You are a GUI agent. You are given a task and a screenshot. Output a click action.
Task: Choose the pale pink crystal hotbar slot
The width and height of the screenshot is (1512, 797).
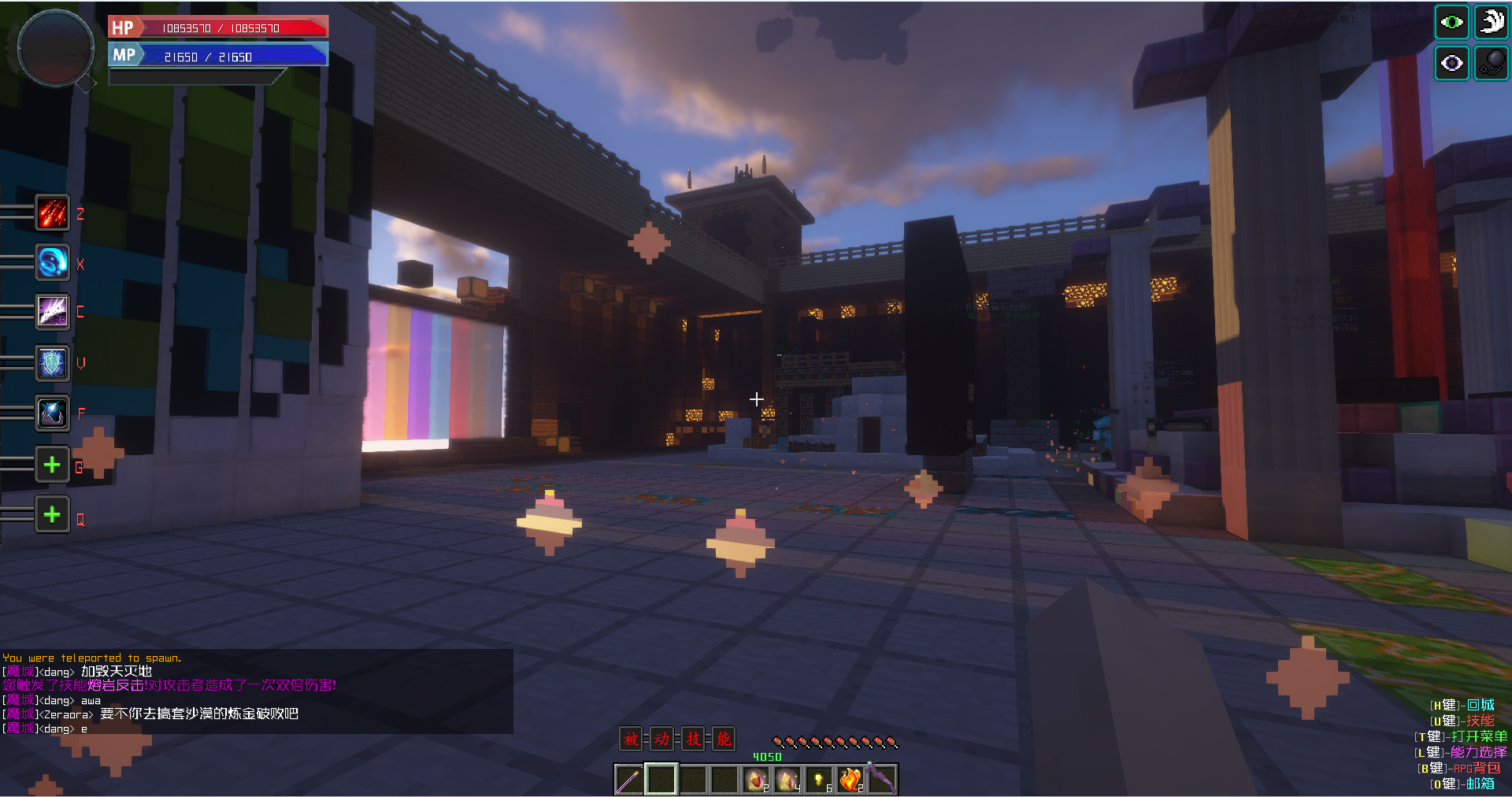[x=787, y=780]
